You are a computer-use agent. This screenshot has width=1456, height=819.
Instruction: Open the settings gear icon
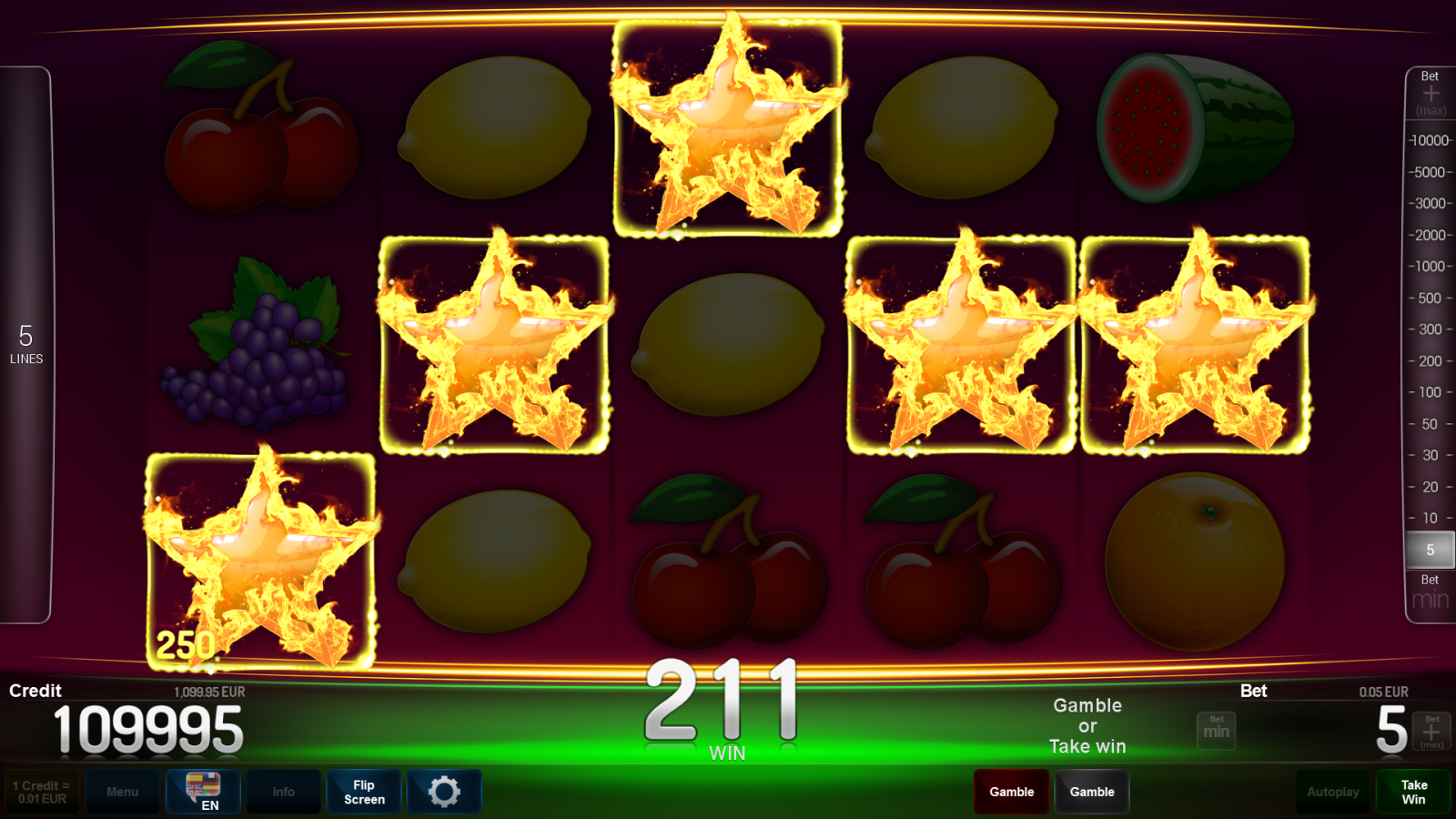point(445,792)
